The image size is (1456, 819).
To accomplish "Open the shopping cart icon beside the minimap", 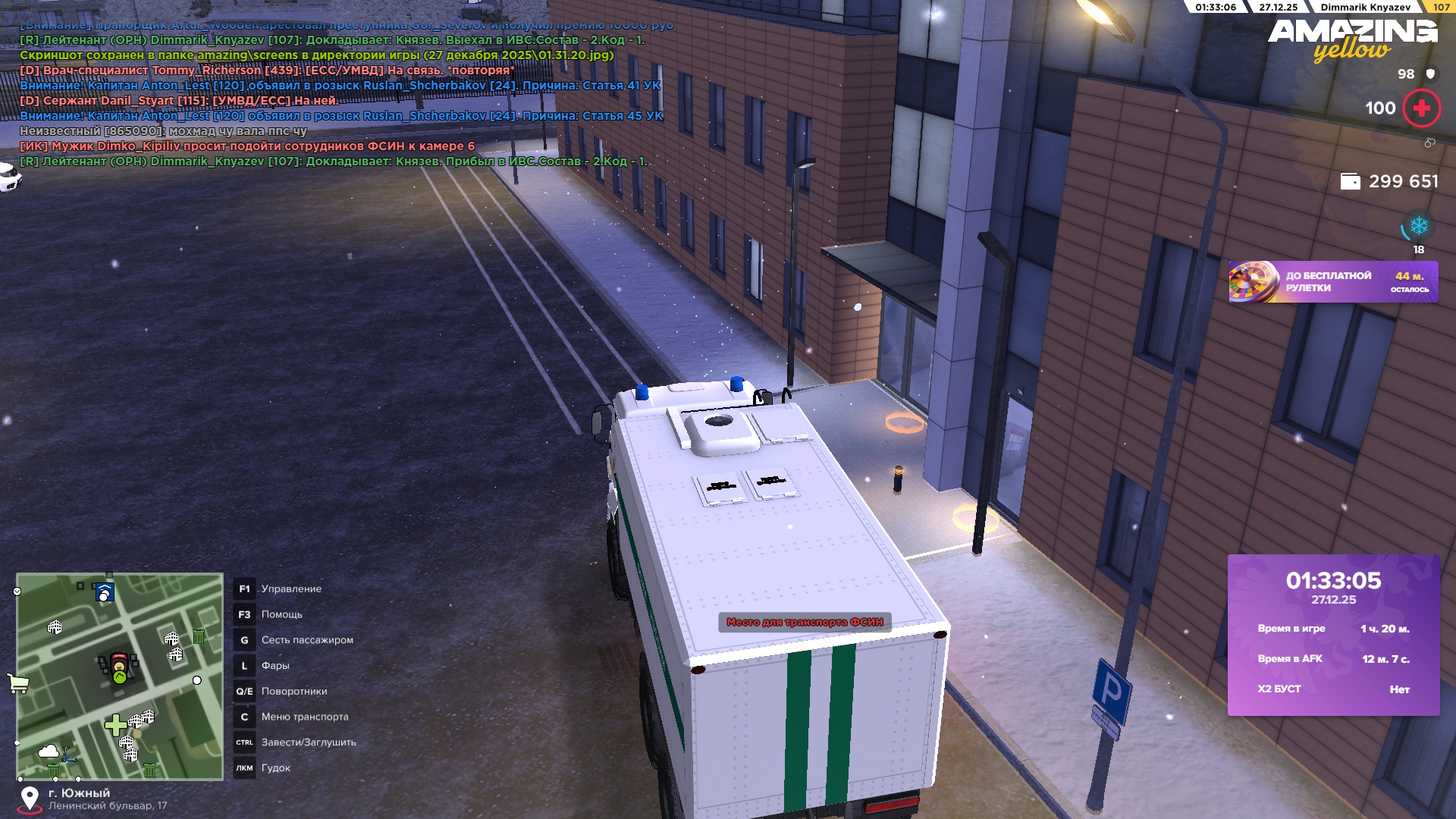I will coord(17,682).
